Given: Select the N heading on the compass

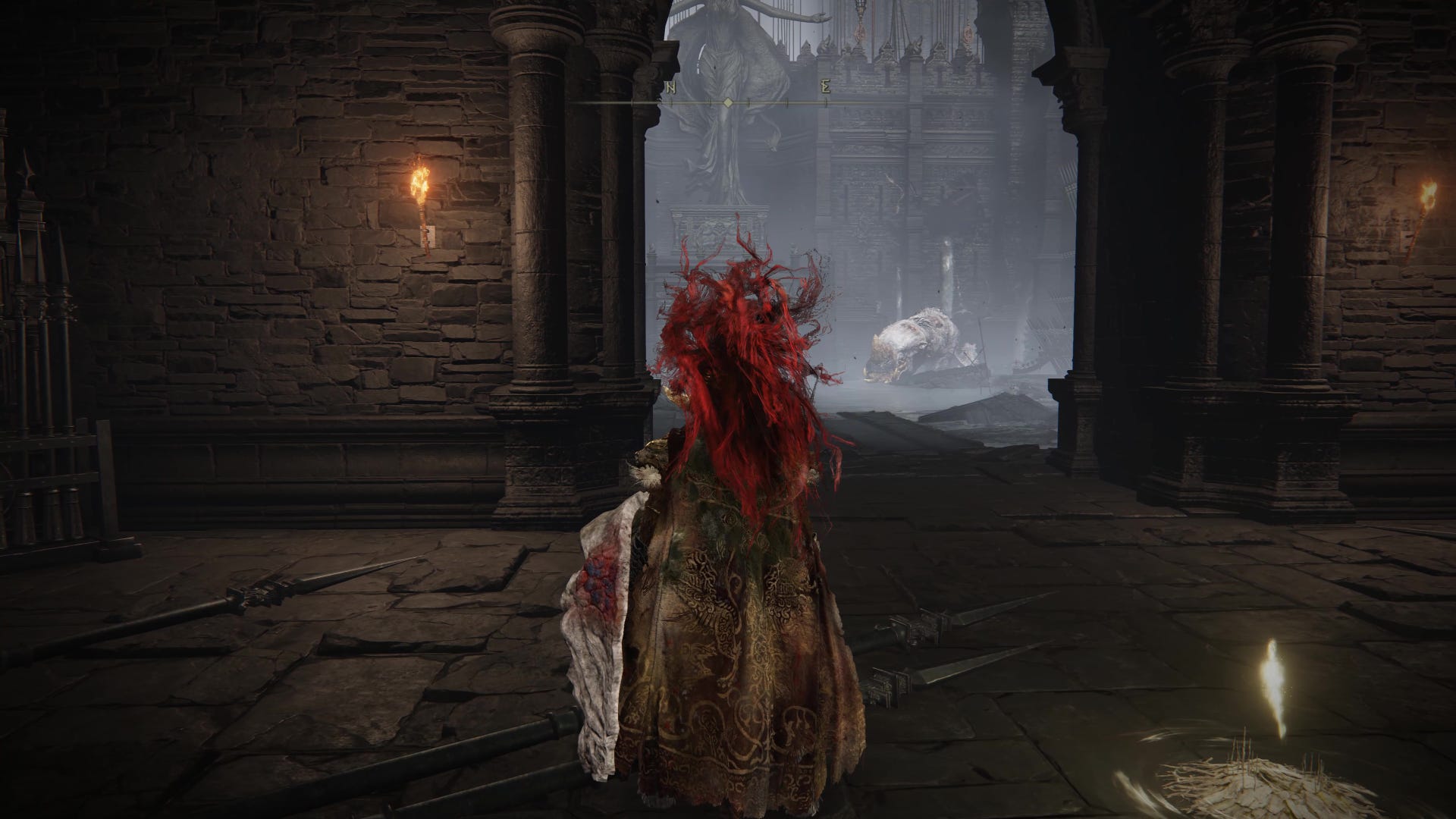Looking at the screenshot, I should [x=671, y=88].
